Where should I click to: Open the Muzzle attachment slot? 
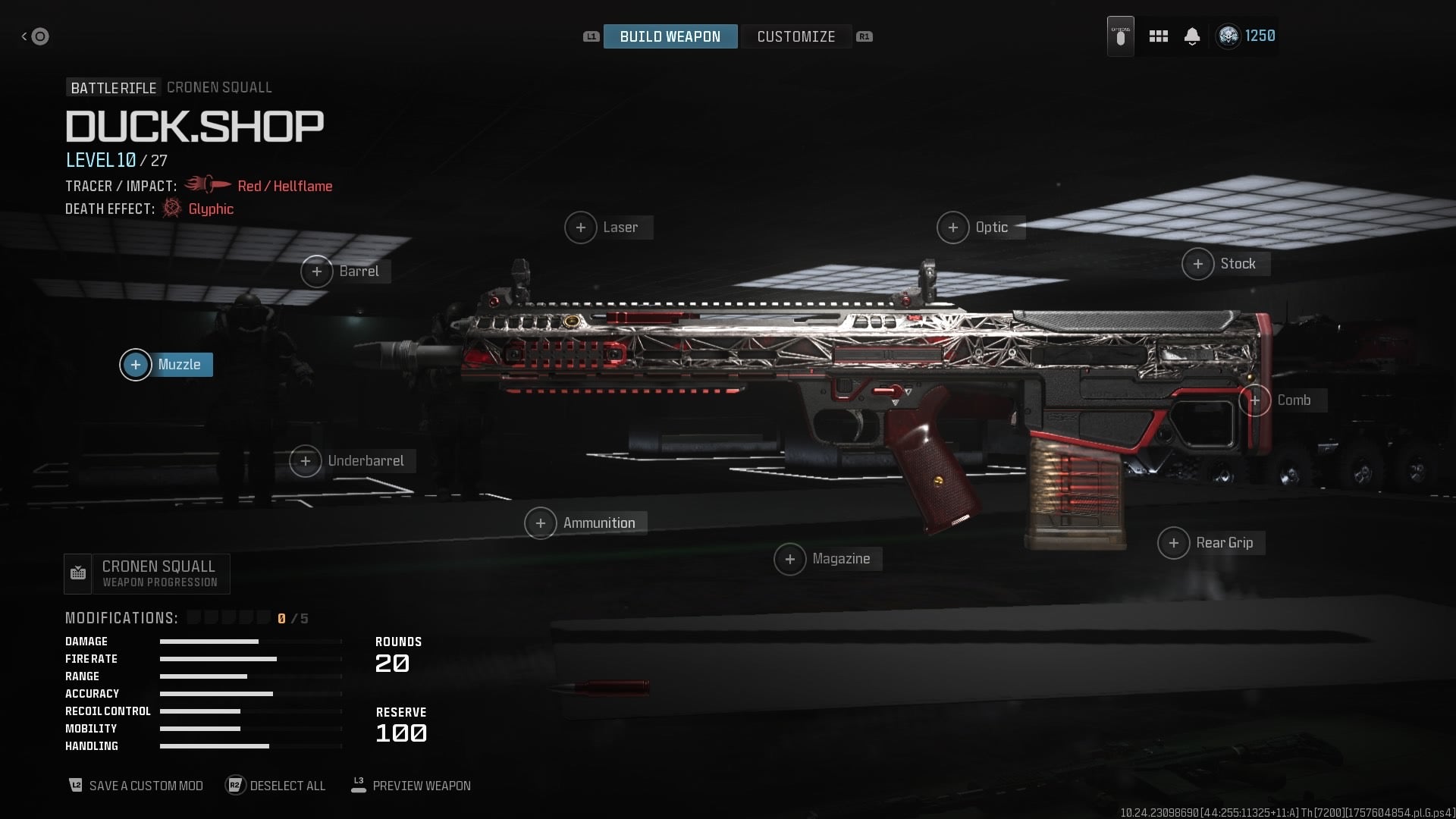coord(167,365)
